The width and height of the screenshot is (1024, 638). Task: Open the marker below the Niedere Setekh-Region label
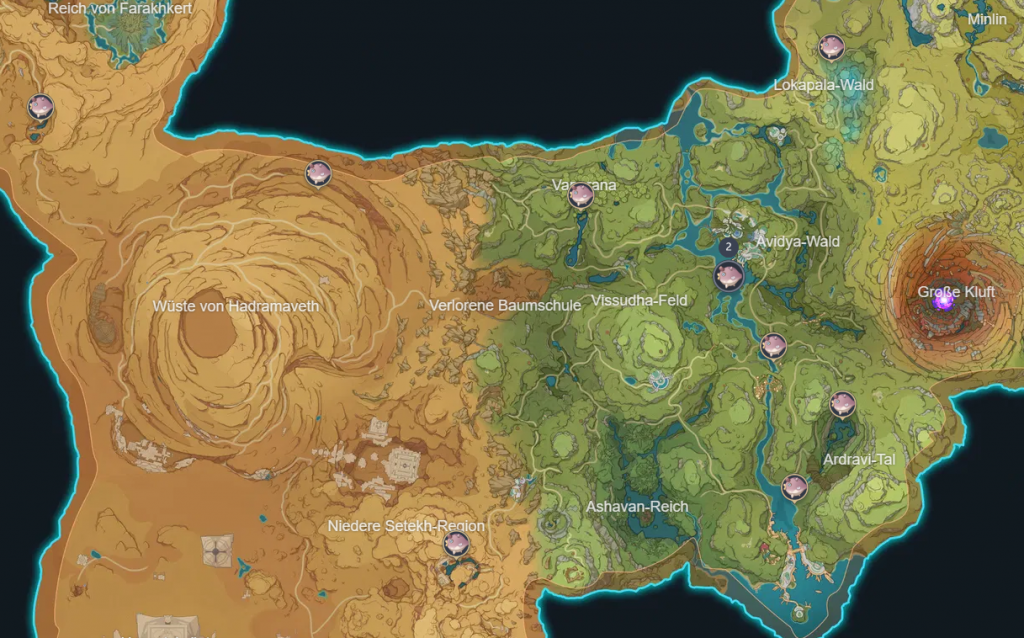coord(457,544)
